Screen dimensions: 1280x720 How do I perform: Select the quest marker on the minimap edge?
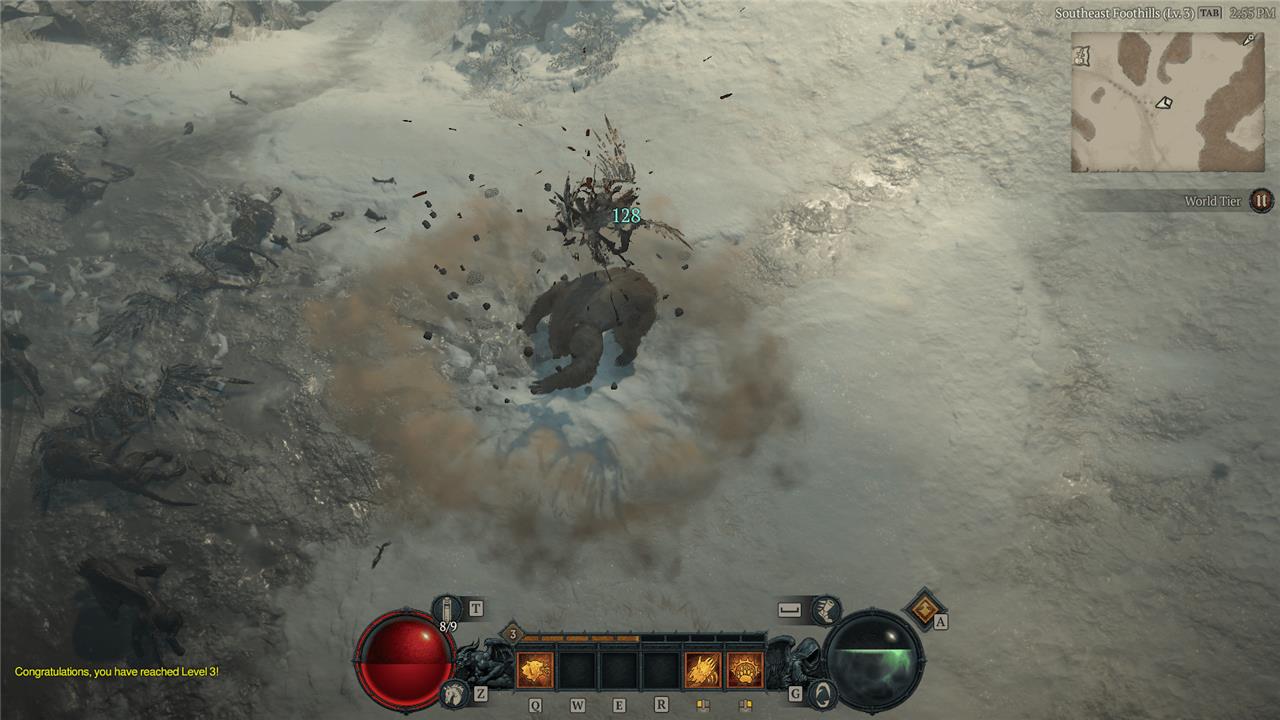click(x=1248, y=40)
